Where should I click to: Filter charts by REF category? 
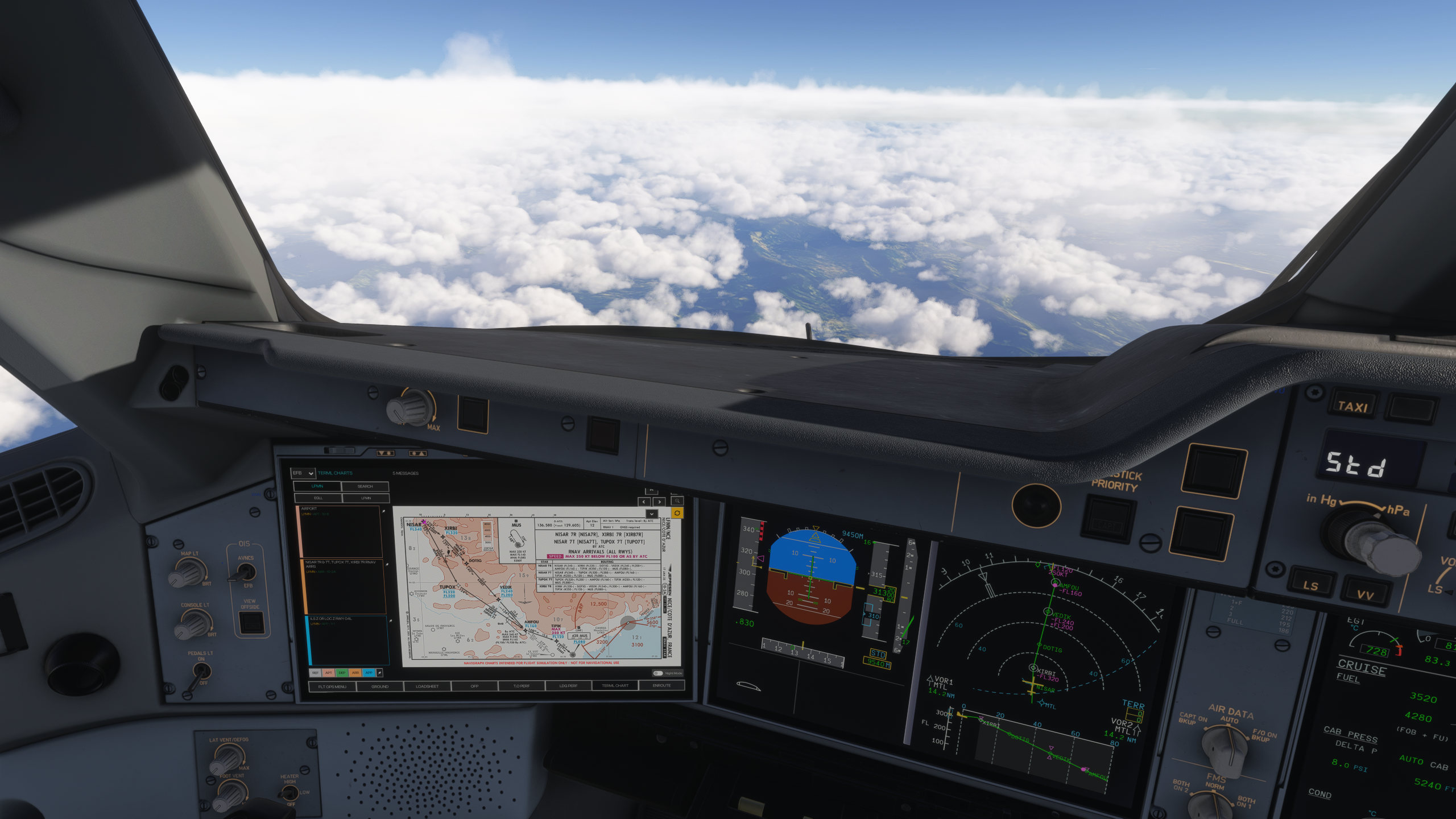point(315,673)
